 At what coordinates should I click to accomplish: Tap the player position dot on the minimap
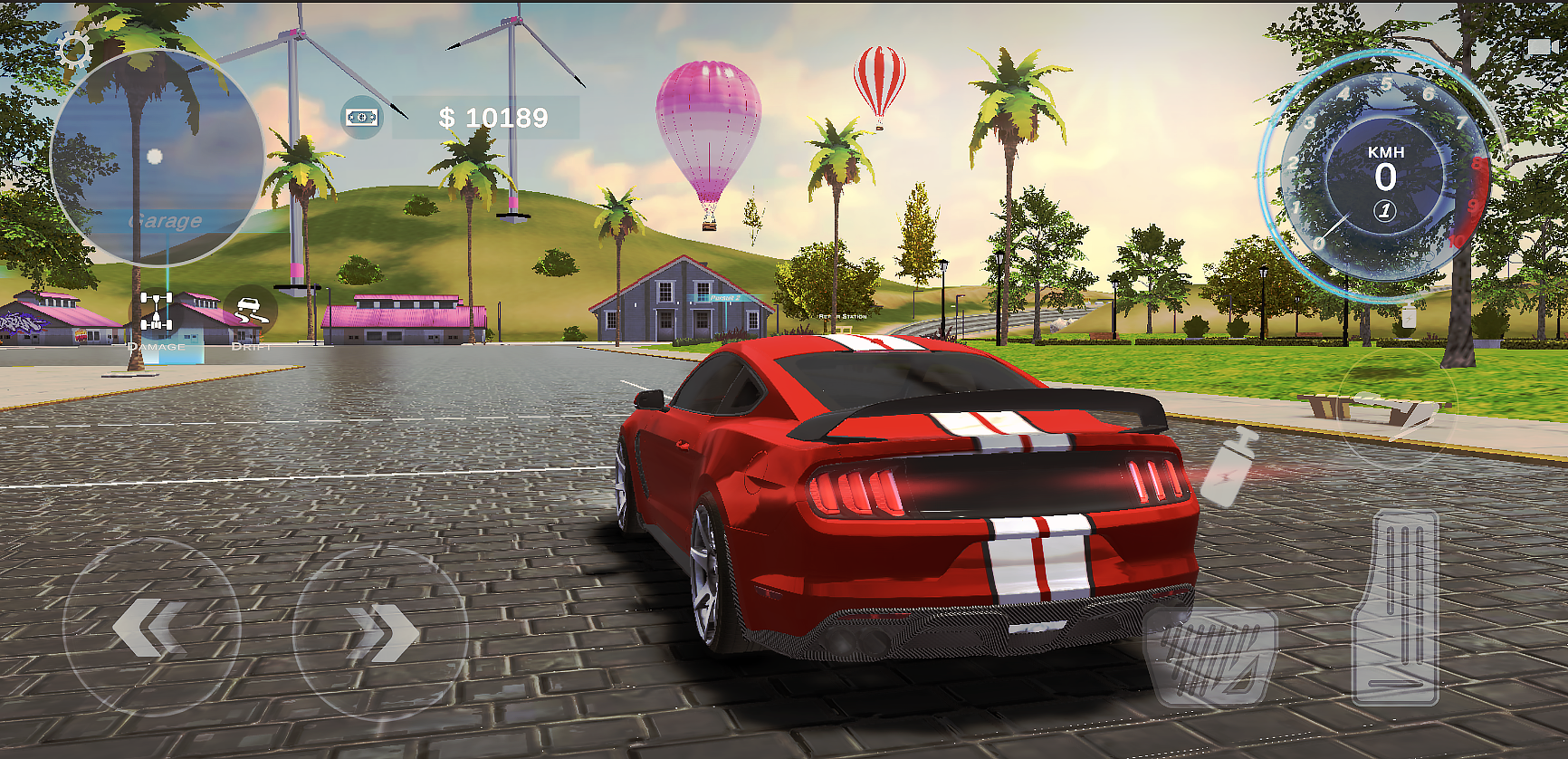click(x=155, y=157)
